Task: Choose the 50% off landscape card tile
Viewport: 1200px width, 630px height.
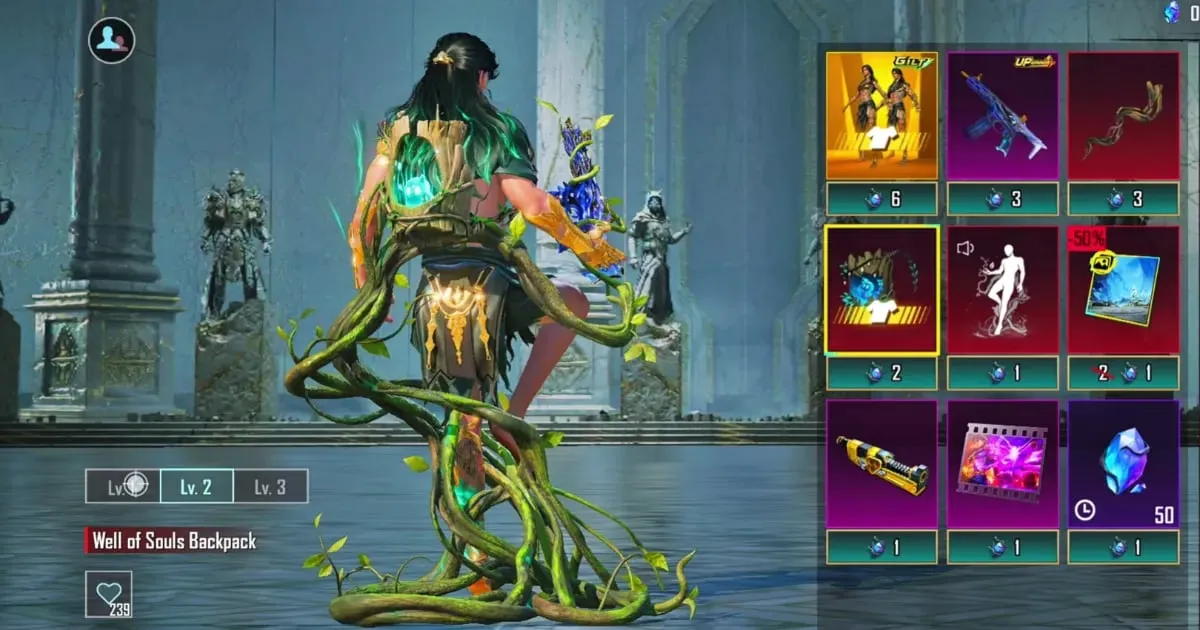Action: 1123,290
